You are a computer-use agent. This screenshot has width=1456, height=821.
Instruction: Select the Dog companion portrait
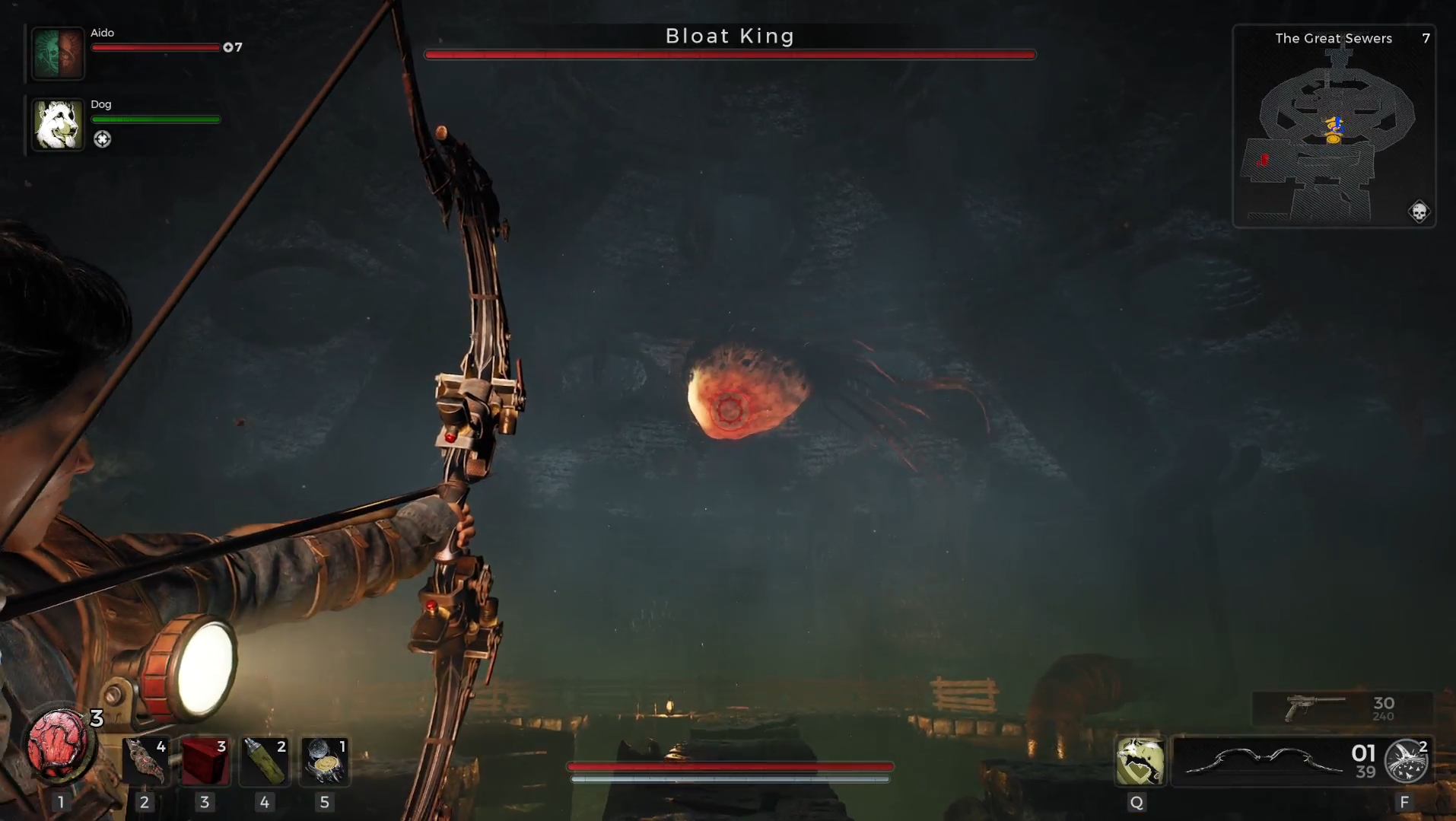click(x=57, y=124)
